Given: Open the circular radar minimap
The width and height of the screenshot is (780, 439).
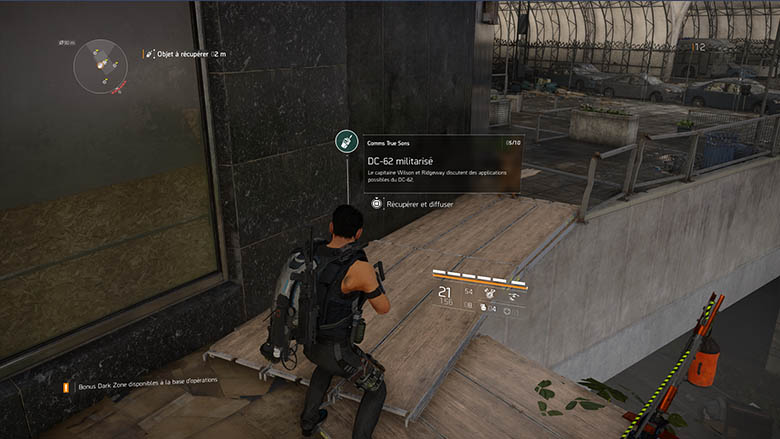Looking at the screenshot, I should [101, 65].
